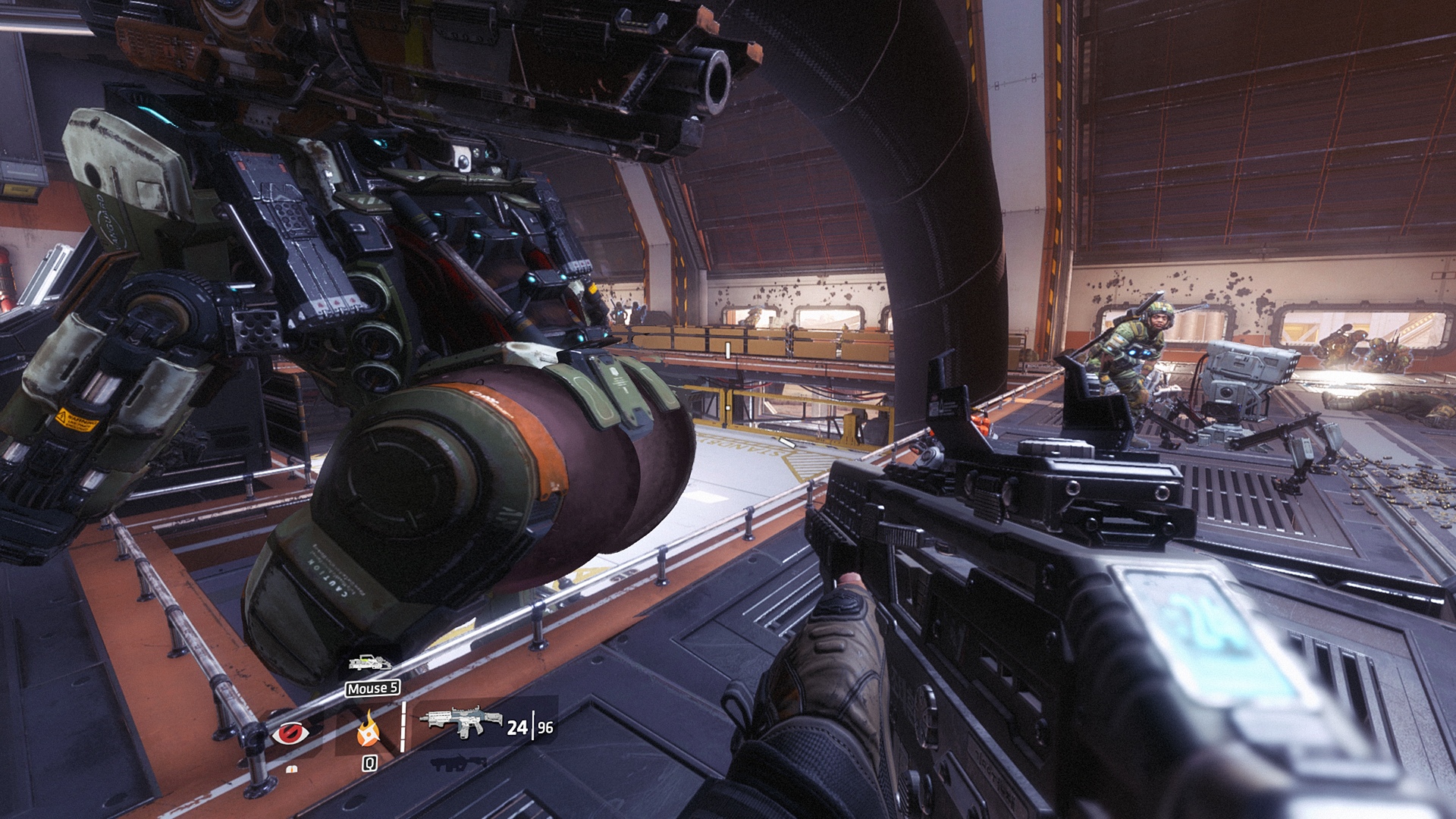Activate the cloak eye ability icon

point(292,733)
